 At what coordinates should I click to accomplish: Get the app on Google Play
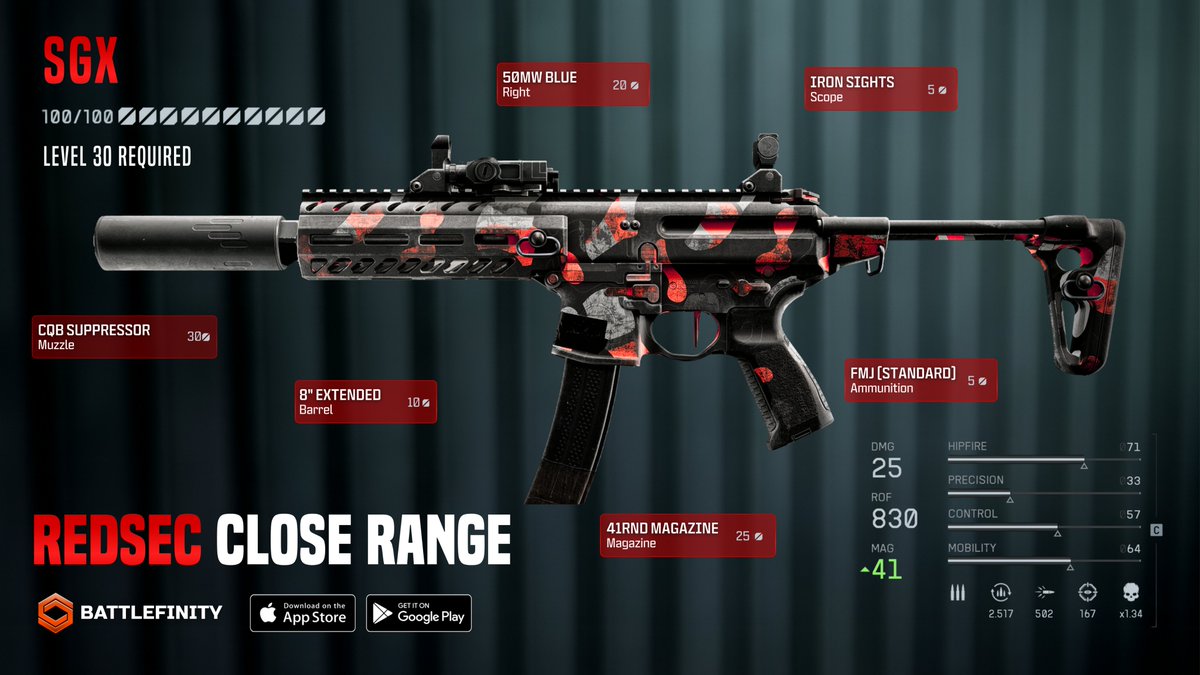(x=418, y=612)
